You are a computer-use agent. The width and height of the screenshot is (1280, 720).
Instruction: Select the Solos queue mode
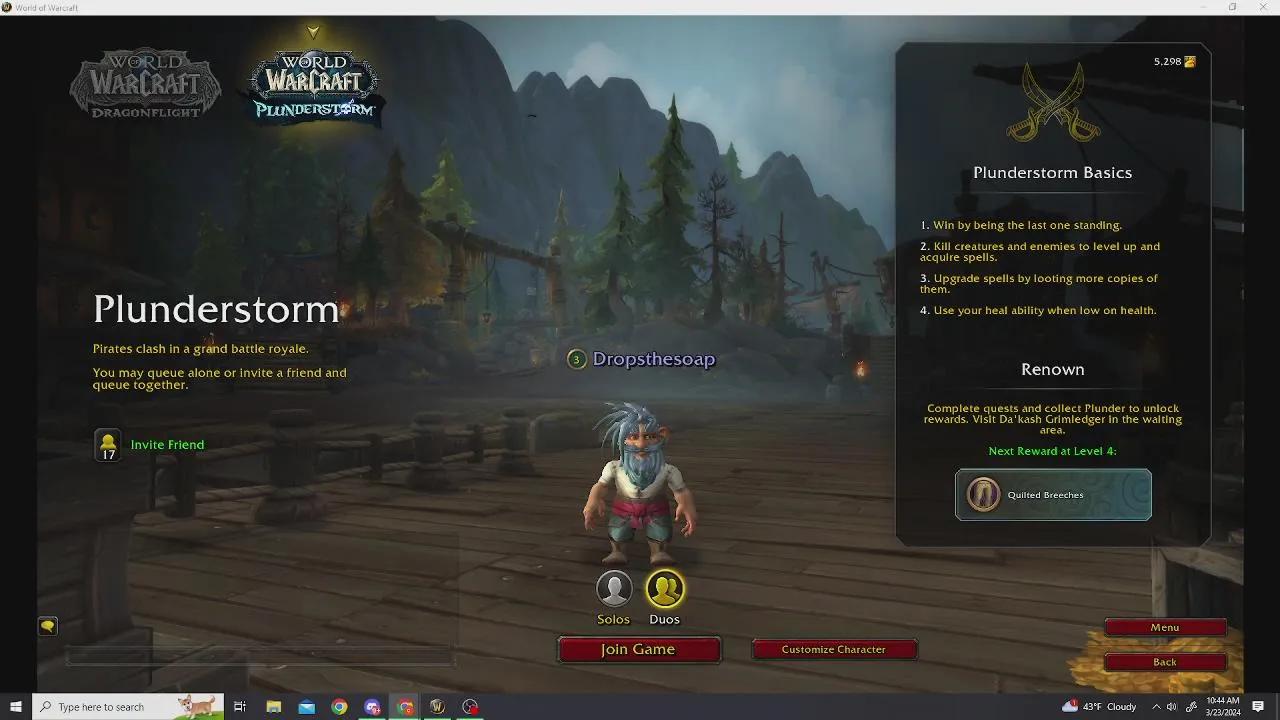pyautogui.click(x=613, y=588)
